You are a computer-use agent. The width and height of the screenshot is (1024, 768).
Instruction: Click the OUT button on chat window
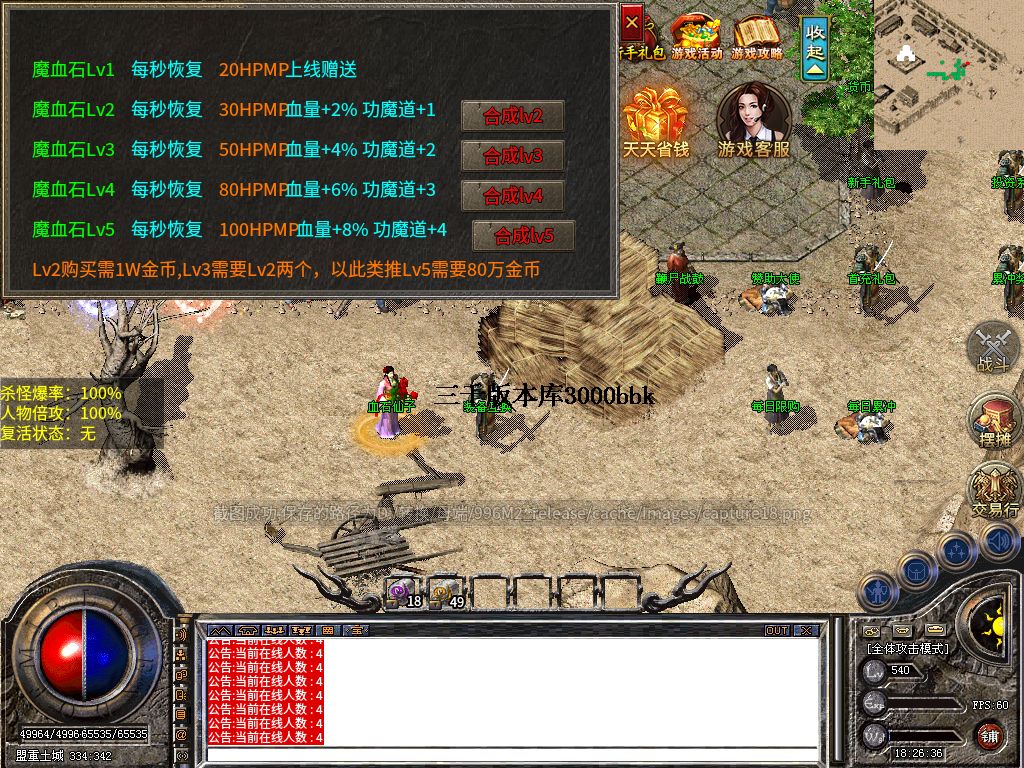777,631
